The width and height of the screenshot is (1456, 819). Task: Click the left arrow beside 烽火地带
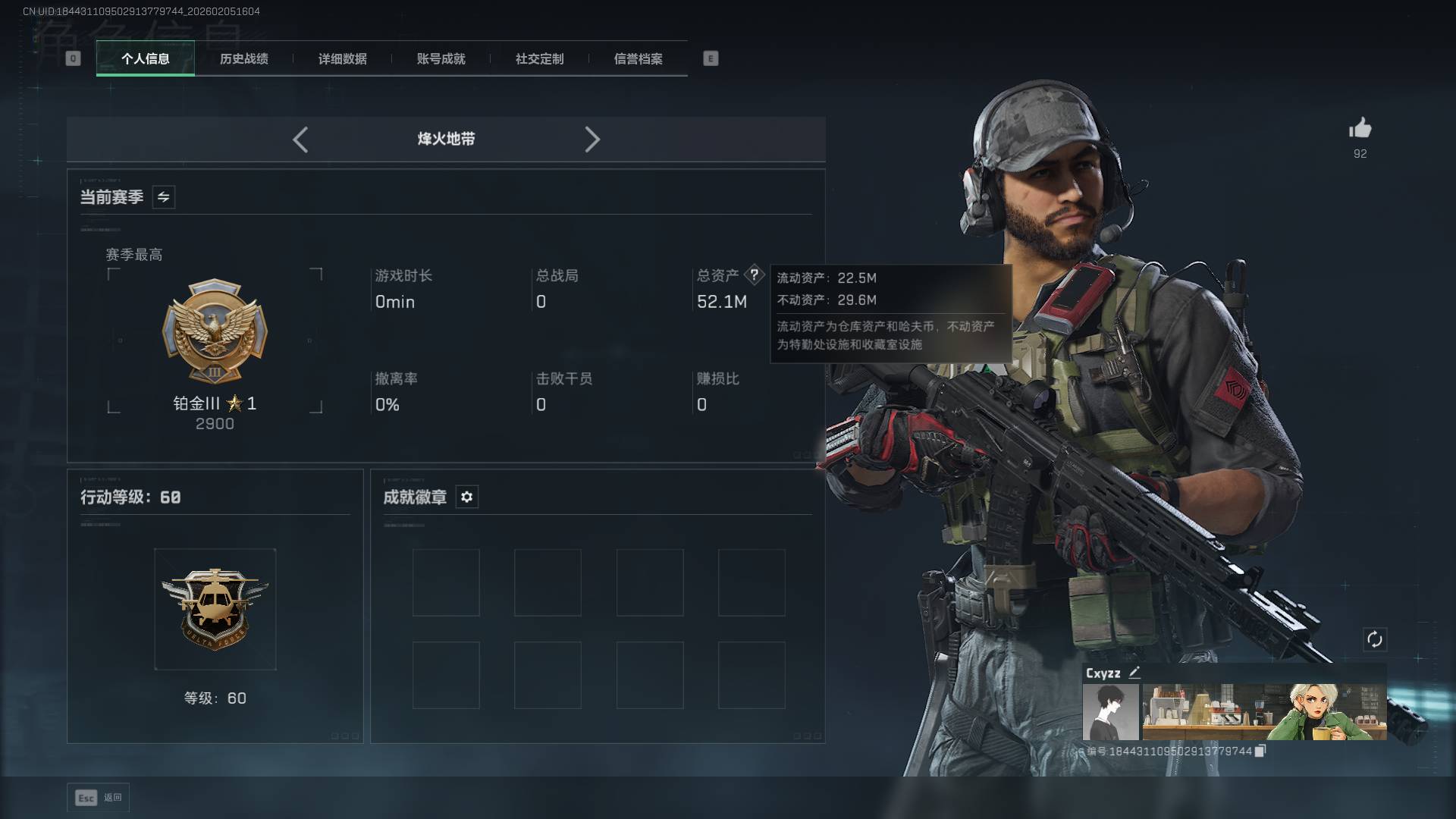[300, 140]
